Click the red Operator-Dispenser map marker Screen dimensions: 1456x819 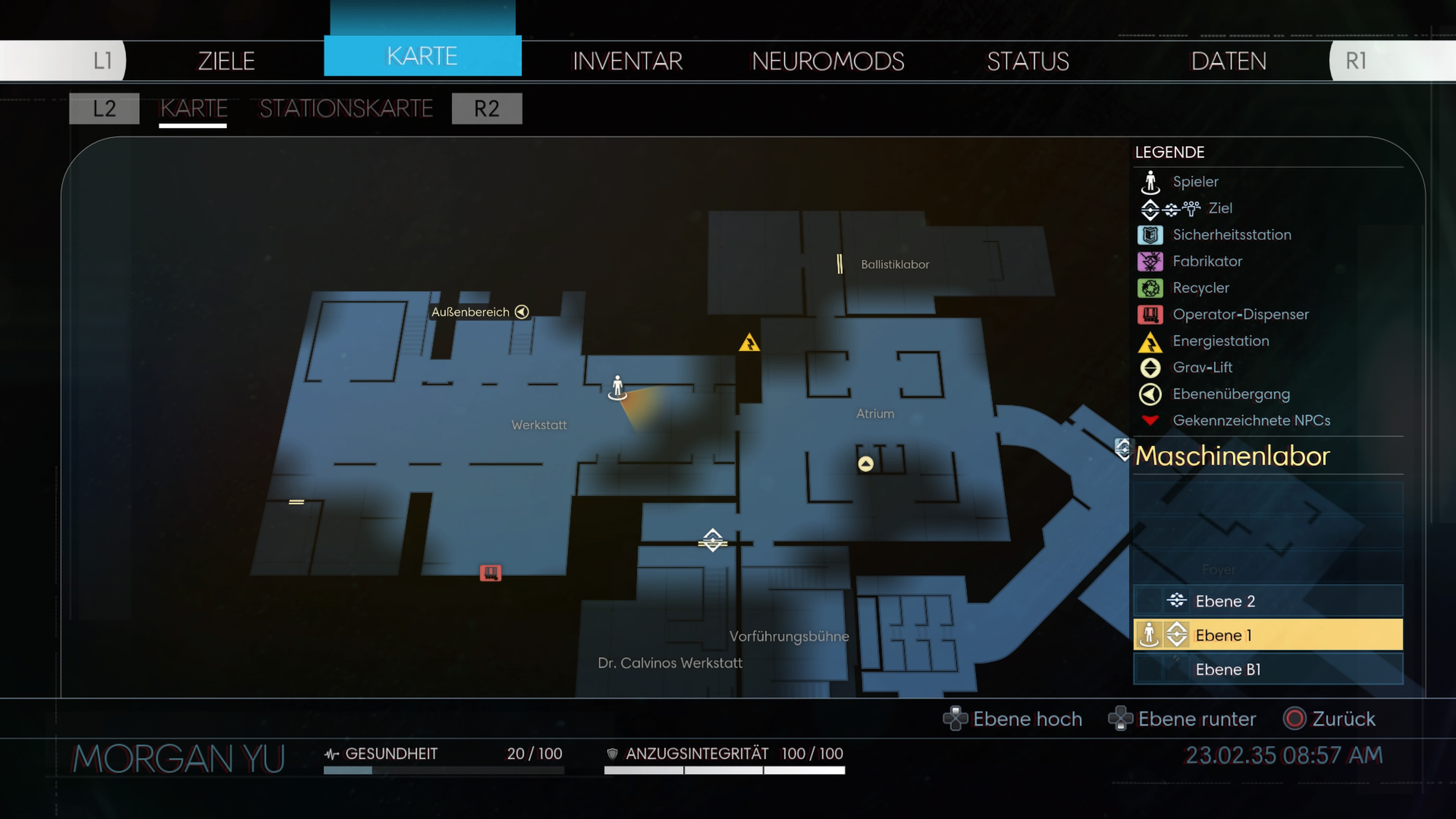pos(490,573)
